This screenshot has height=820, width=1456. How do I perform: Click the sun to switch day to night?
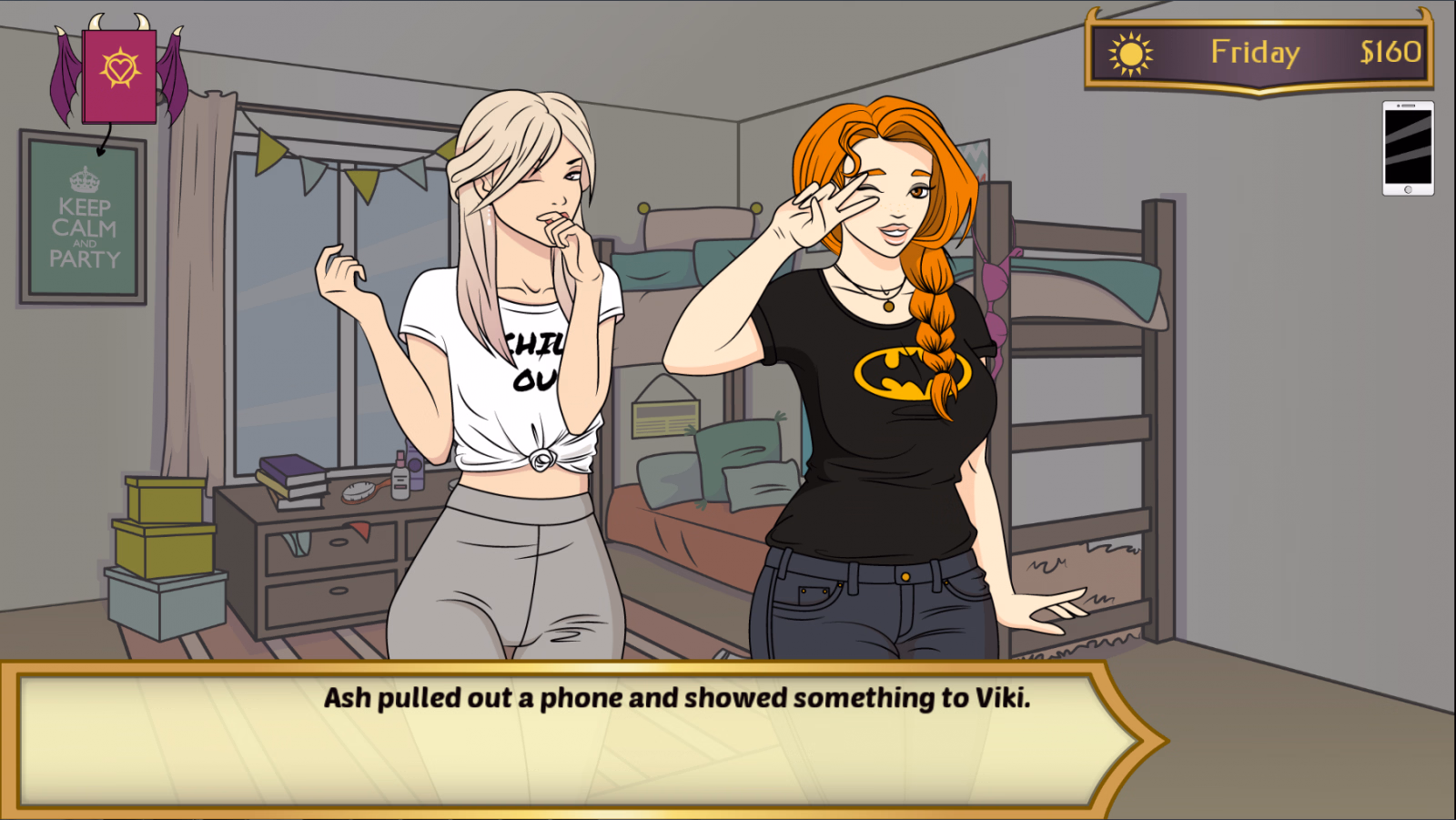pyautogui.click(x=1128, y=54)
